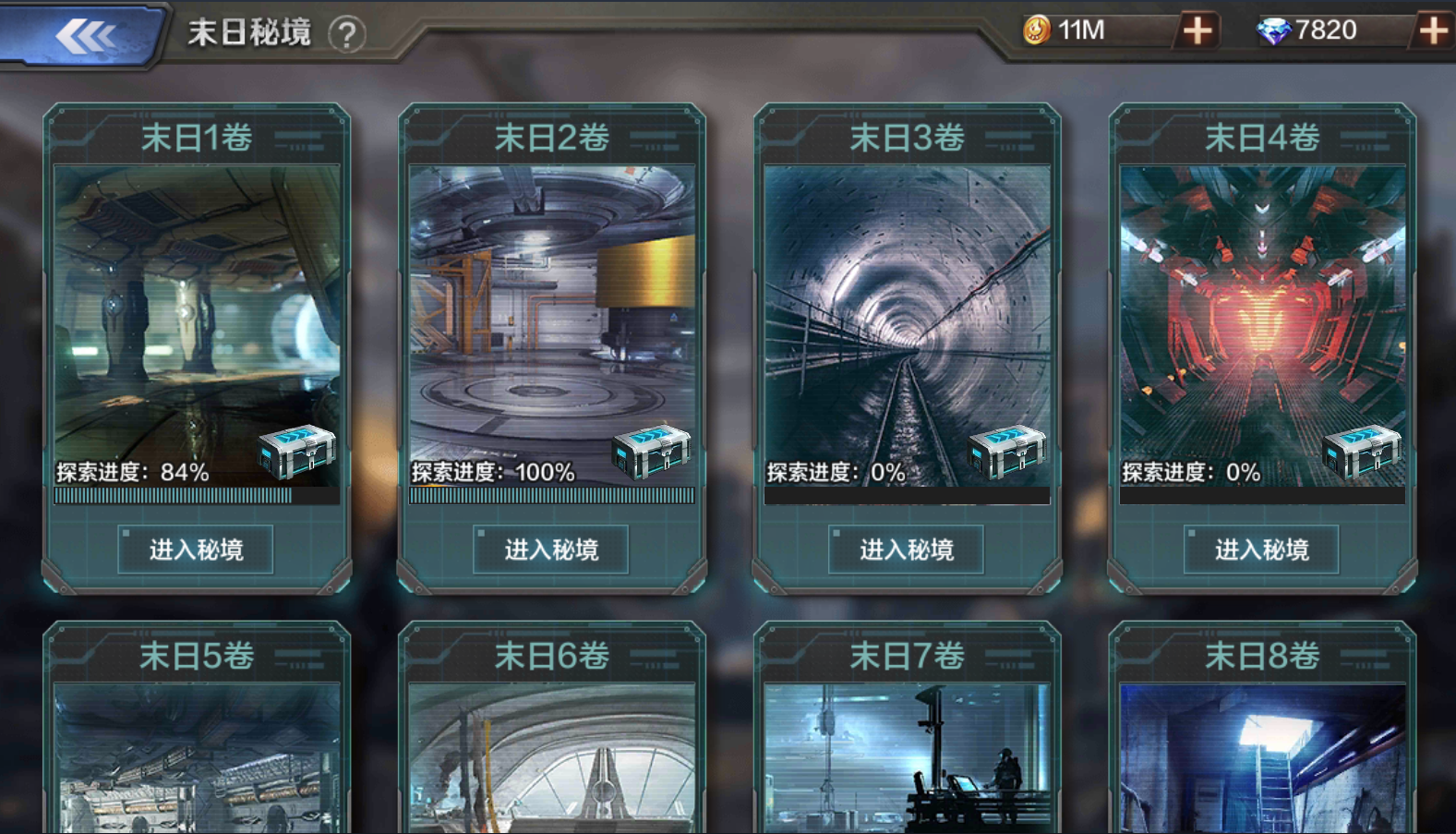Click the back arrow in top left corner

click(88, 34)
